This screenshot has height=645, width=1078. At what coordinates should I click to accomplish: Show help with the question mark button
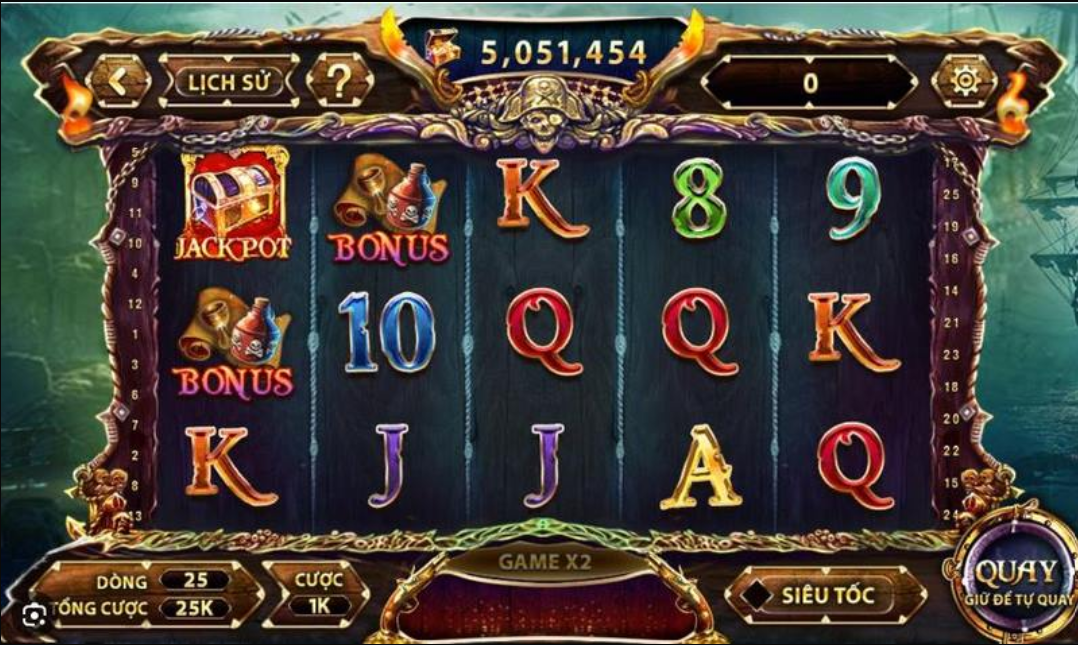coord(340,82)
